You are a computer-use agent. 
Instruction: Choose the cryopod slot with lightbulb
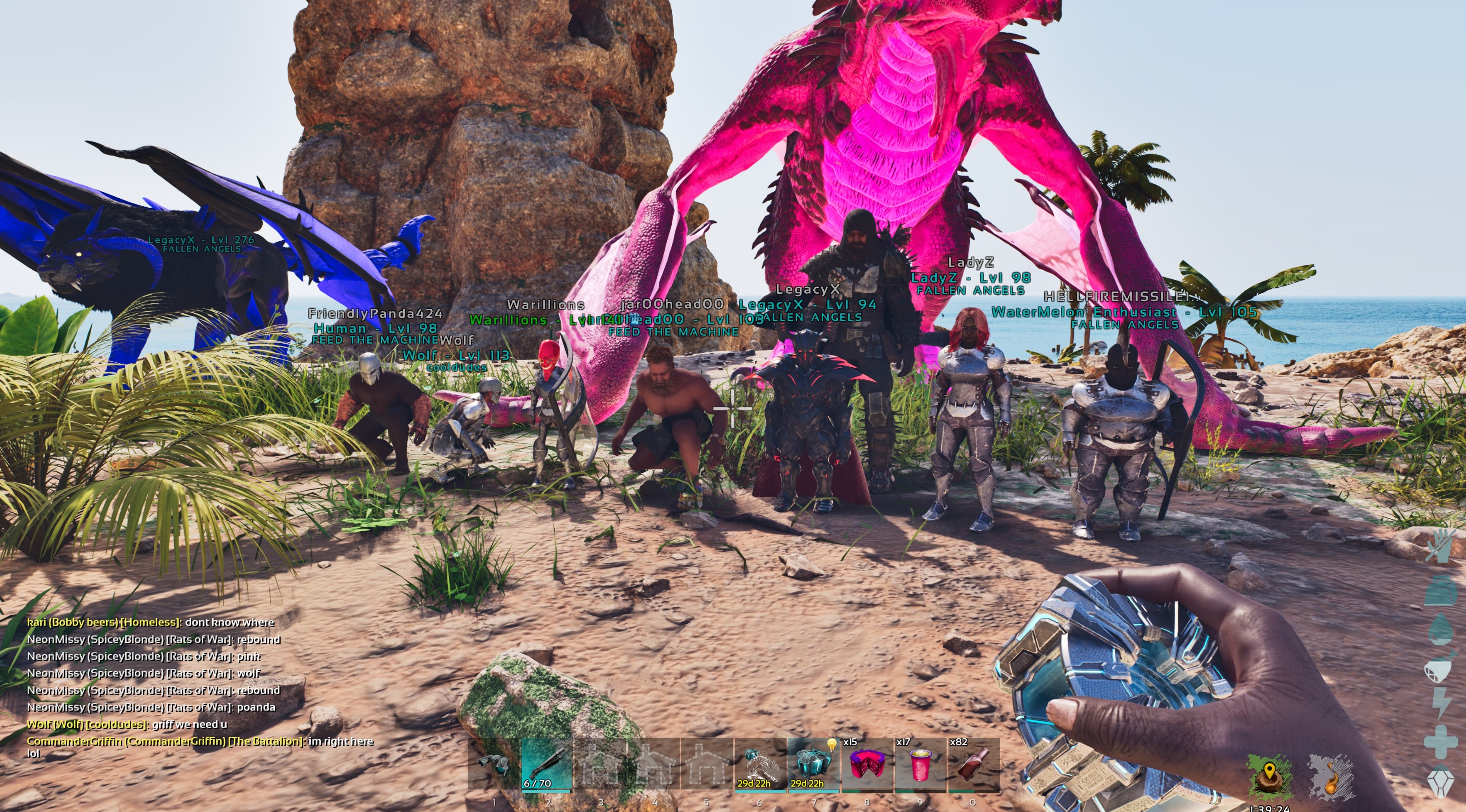click(813, 764)
